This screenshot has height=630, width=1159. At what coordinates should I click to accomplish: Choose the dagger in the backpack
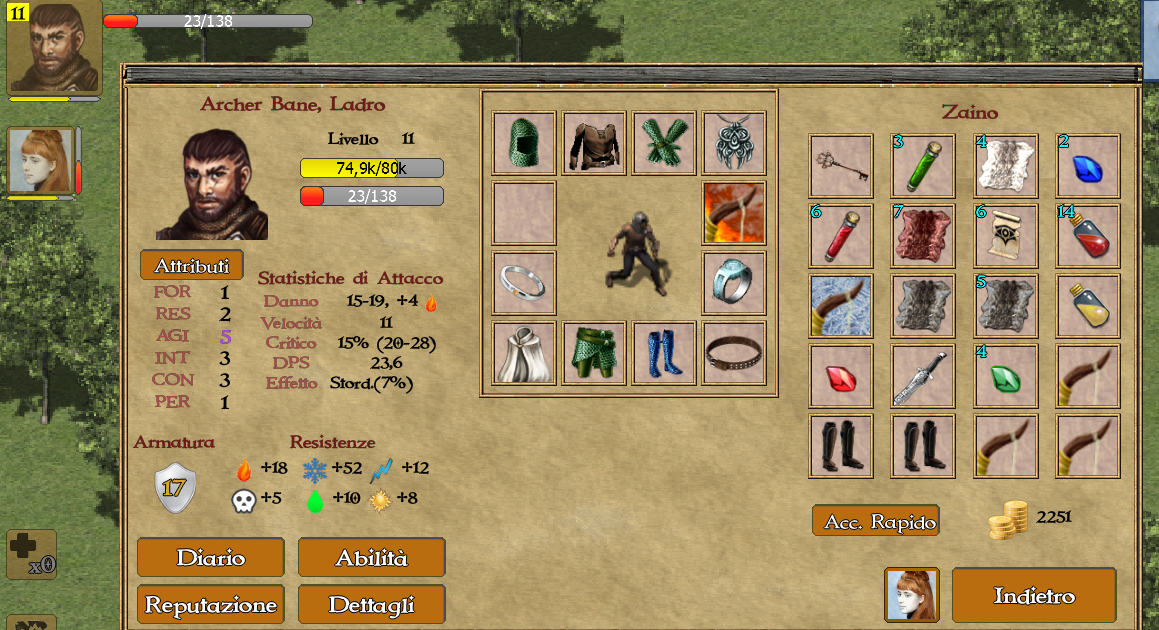coord(923,376)
